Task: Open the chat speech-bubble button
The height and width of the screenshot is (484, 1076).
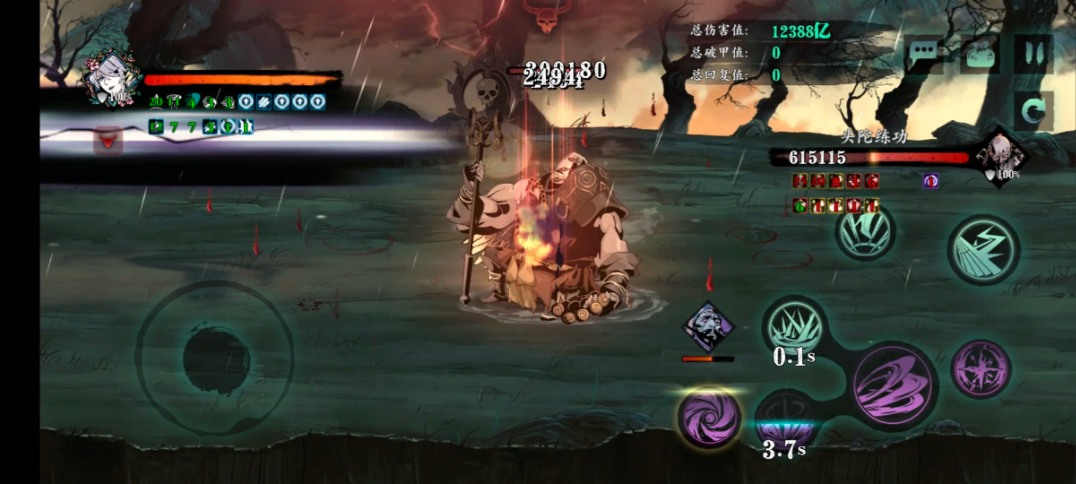Action: pyautogui.click(x=925, y=52)
